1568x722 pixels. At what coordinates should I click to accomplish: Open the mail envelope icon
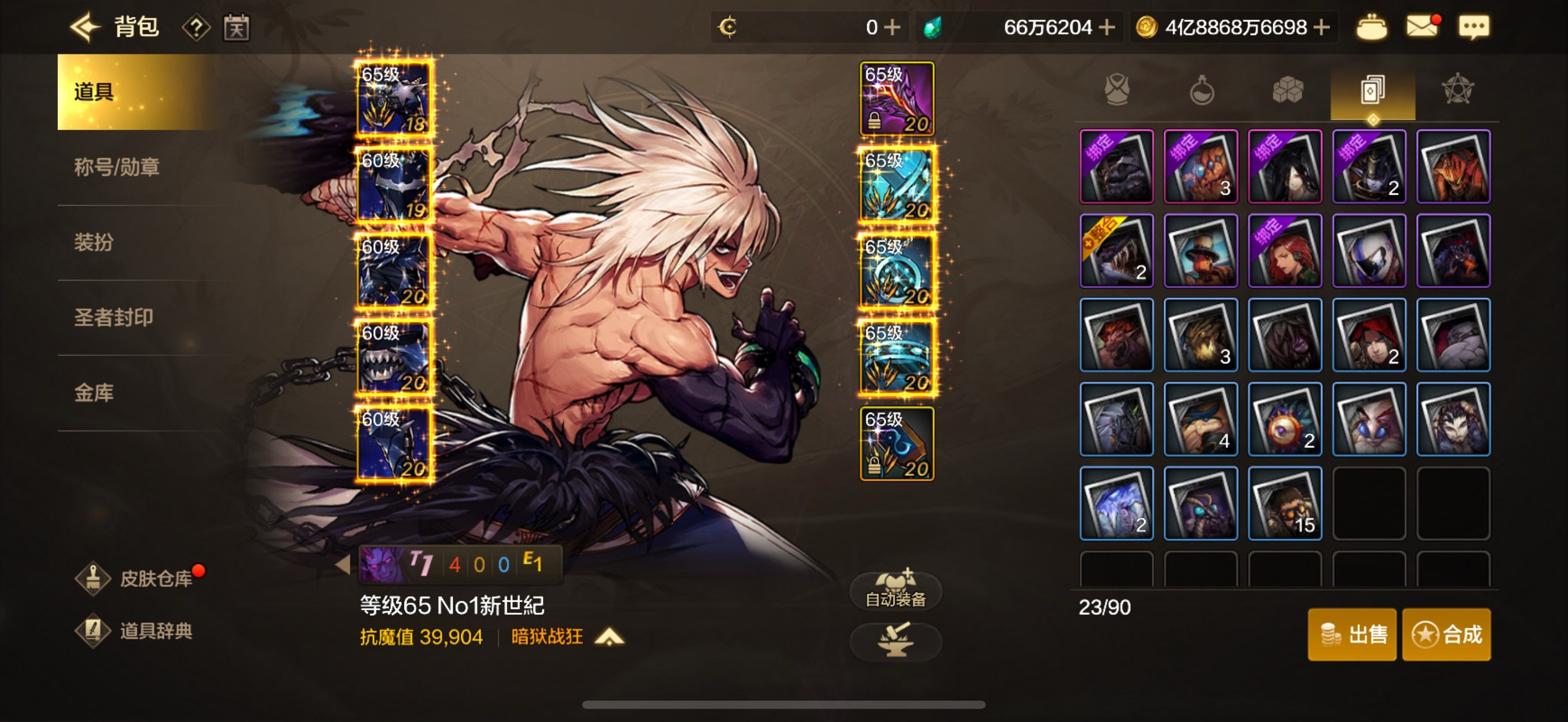[1422, 27]
